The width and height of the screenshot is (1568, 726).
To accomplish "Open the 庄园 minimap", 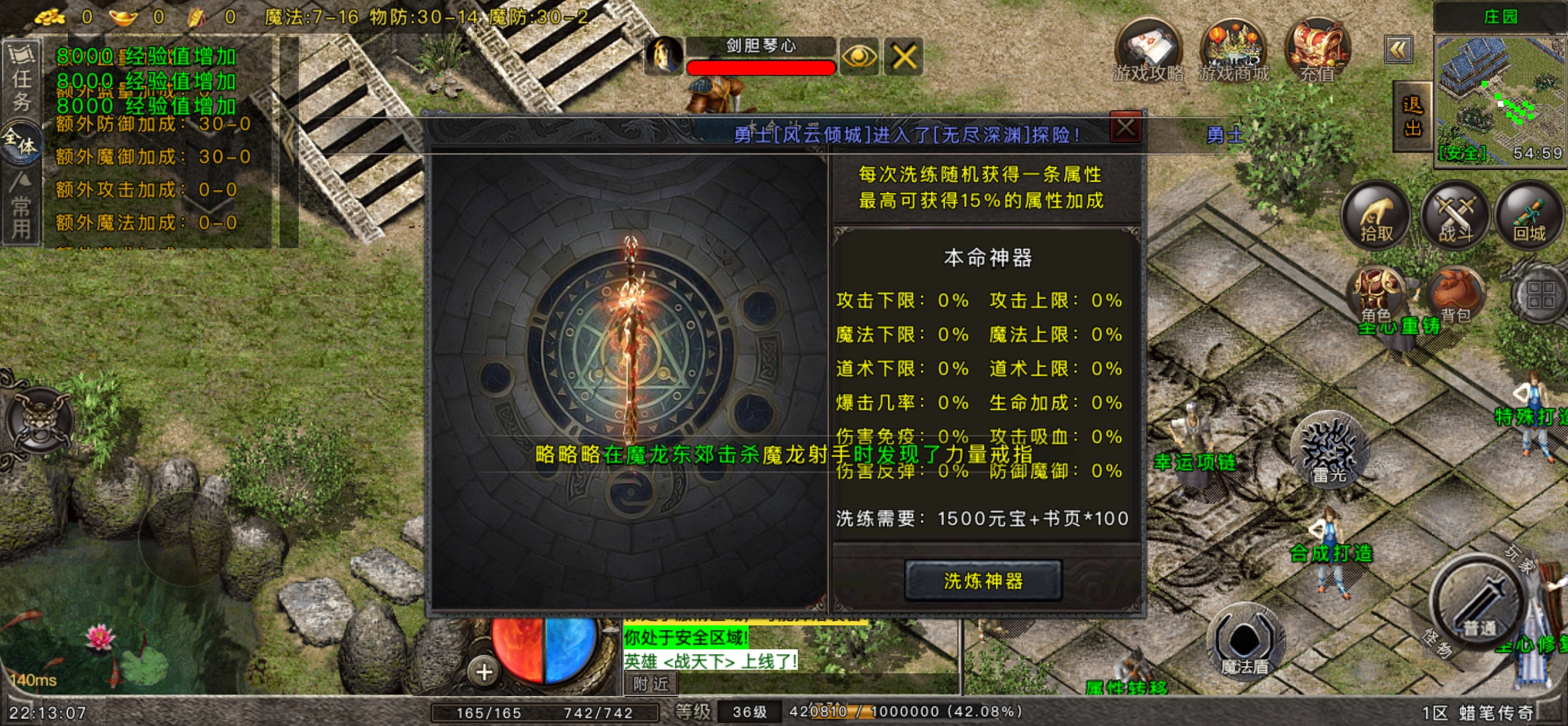I will click(1500, 98).
